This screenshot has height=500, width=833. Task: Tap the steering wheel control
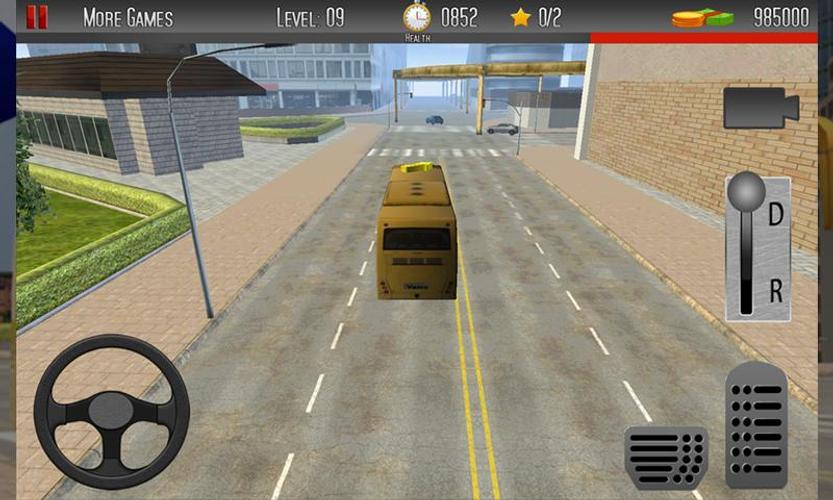111,411
